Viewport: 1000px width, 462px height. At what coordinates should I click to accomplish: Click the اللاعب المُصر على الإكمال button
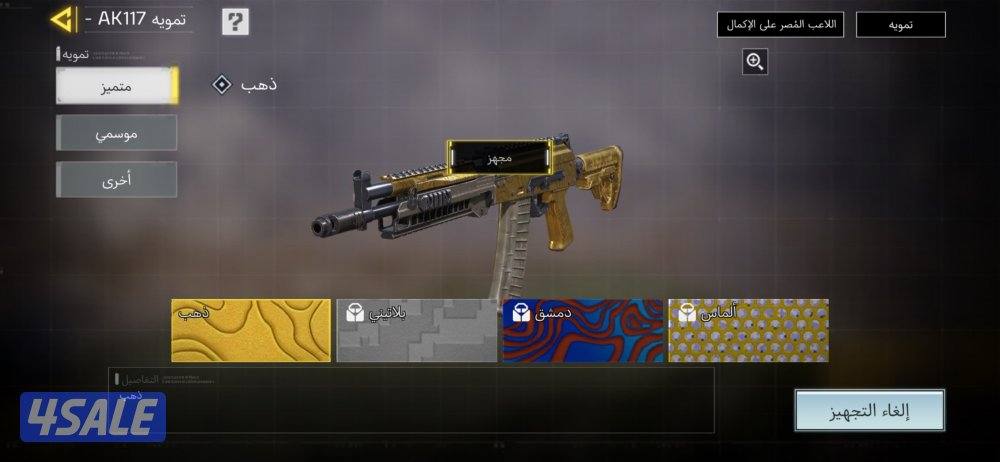pos(781,25)
